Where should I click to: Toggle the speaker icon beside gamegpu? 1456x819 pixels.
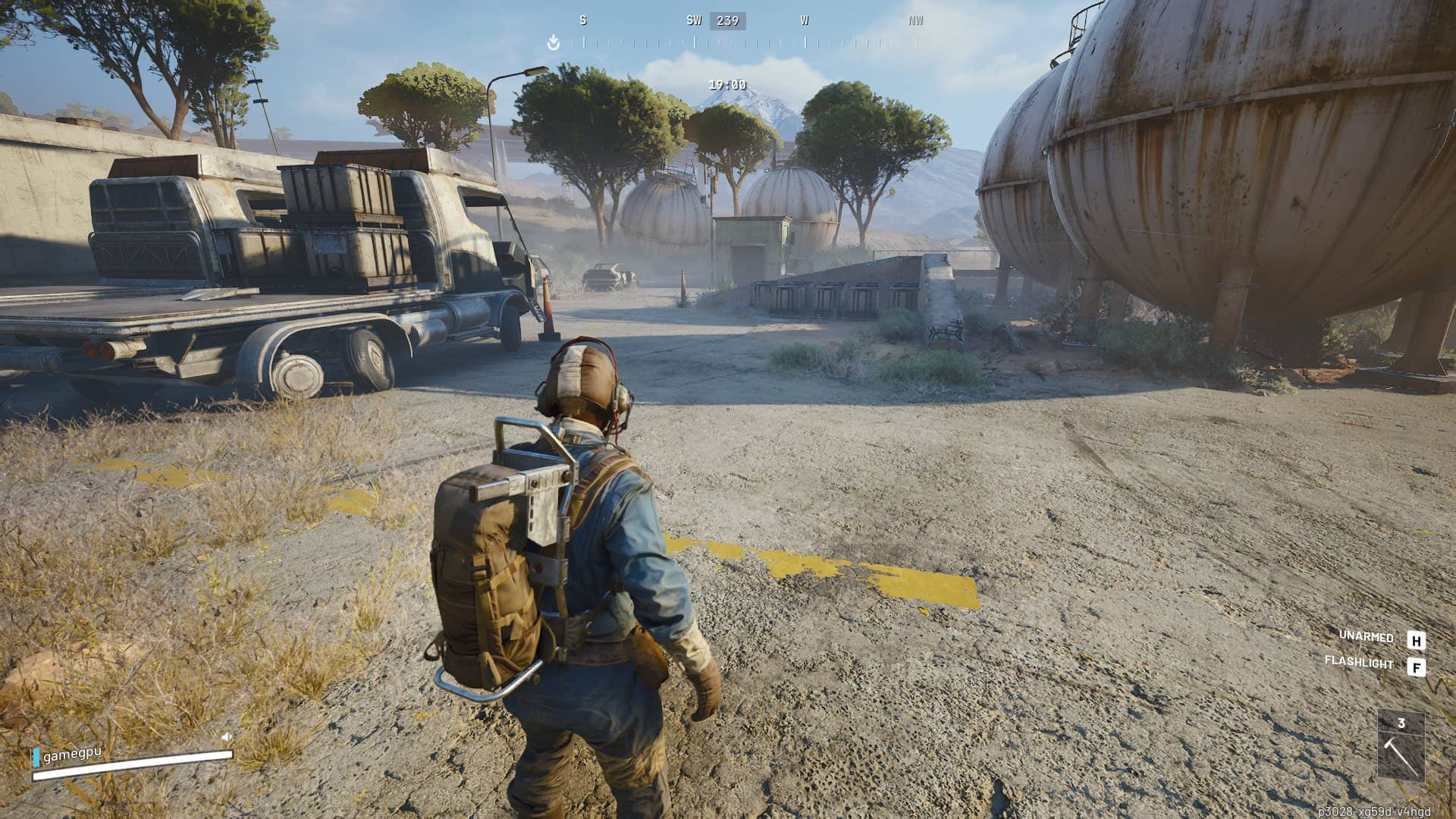point(226,736)
